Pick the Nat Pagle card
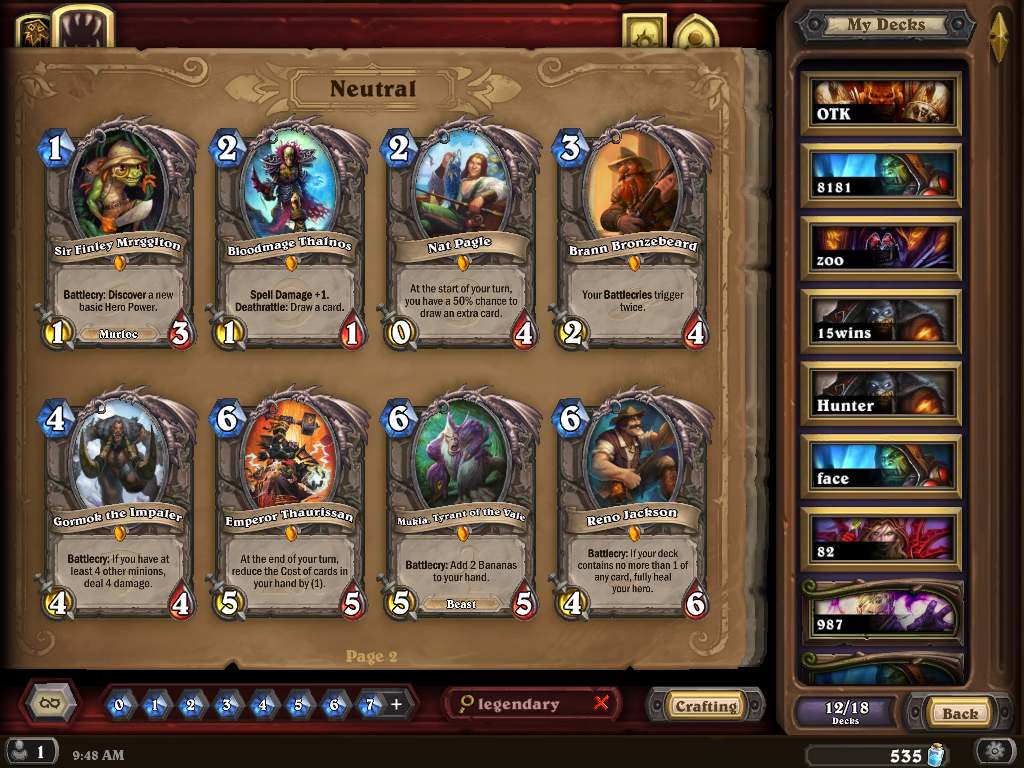The height and width of the screenshot is (768, 1024). [461, 235]
